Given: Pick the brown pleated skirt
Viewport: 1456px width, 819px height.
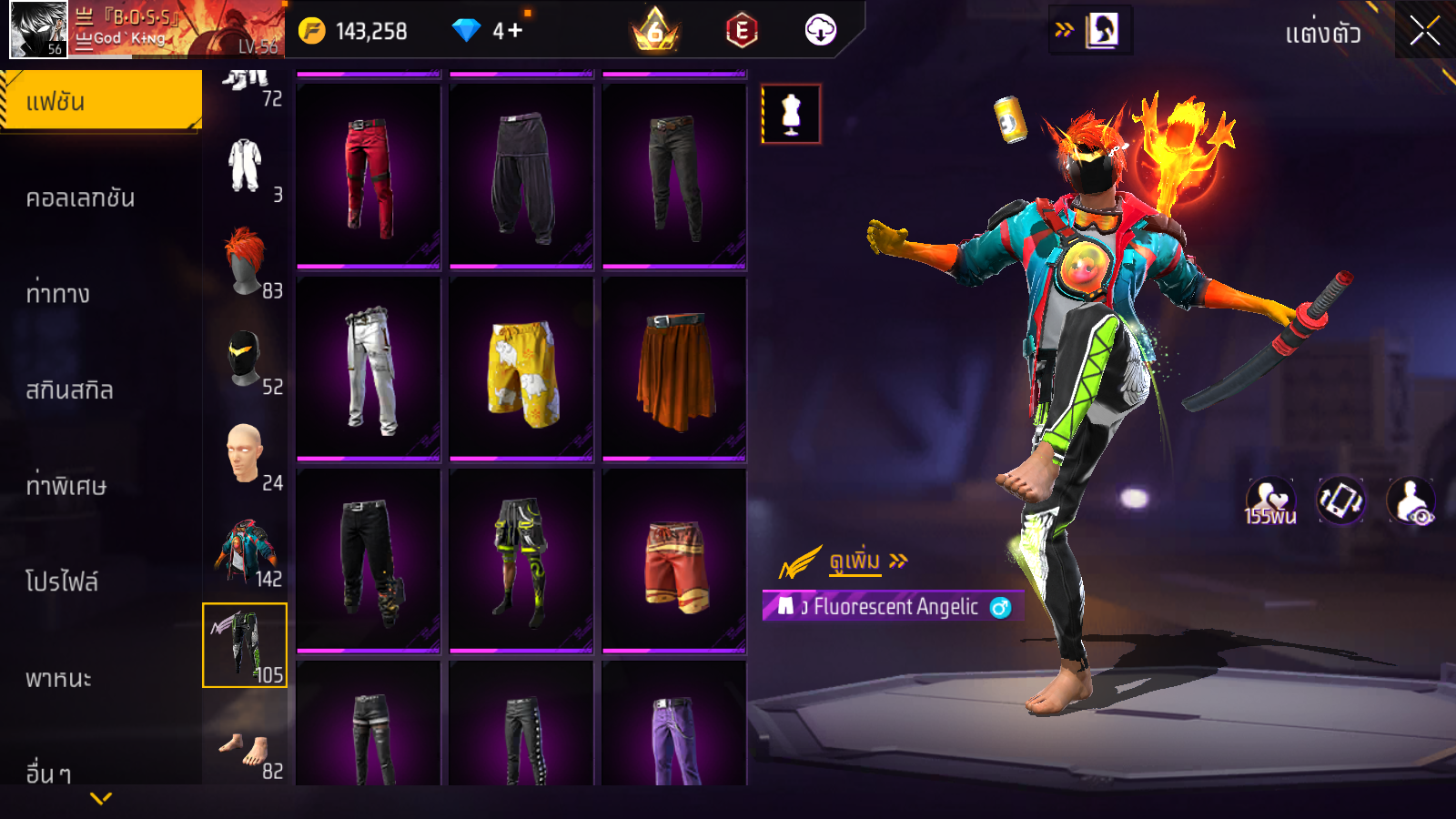Looking at the screenshot, I should point(674,369).
